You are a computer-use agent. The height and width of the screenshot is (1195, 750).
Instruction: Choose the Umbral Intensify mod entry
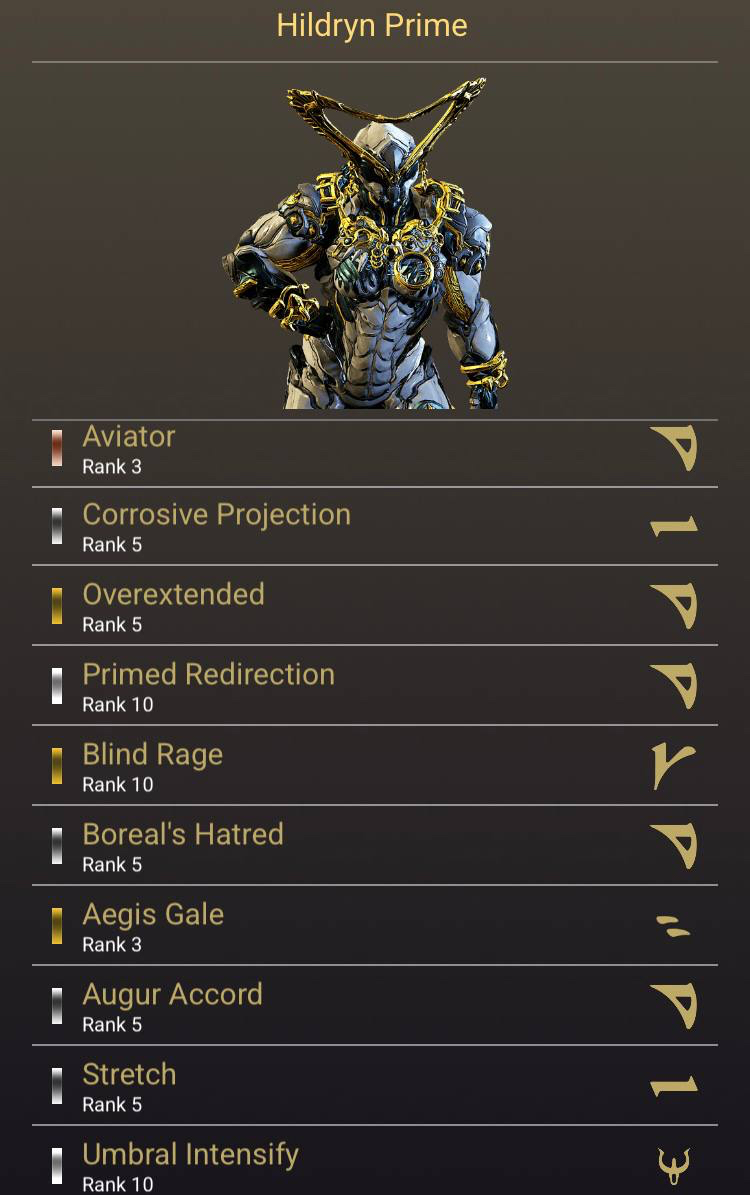click(x=374, y=1165)
